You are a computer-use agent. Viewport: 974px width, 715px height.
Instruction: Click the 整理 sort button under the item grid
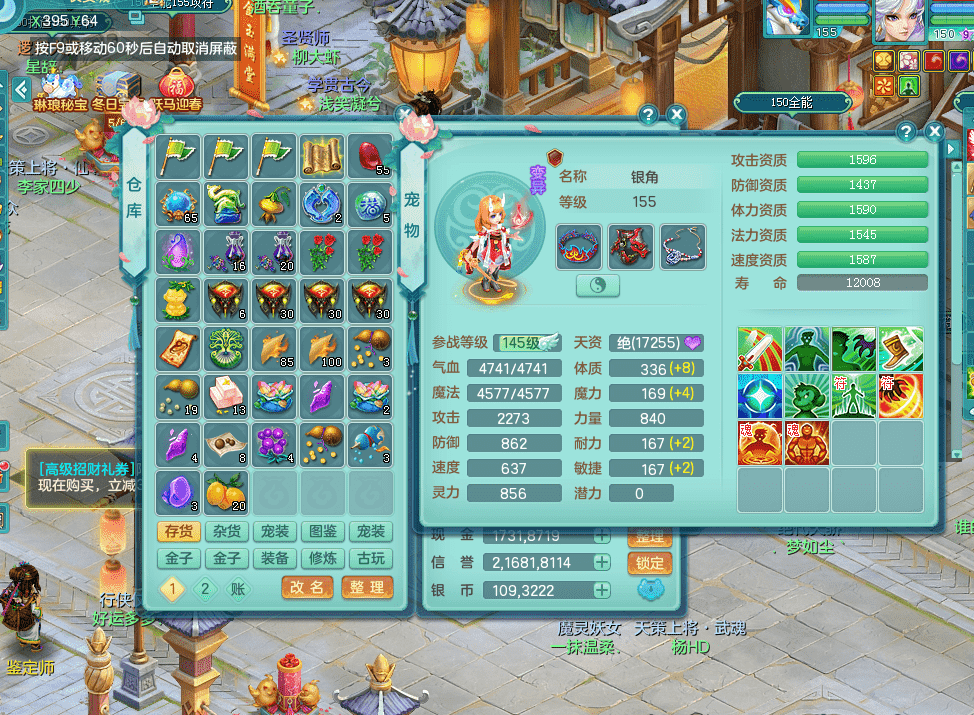[x=367, y=587]
